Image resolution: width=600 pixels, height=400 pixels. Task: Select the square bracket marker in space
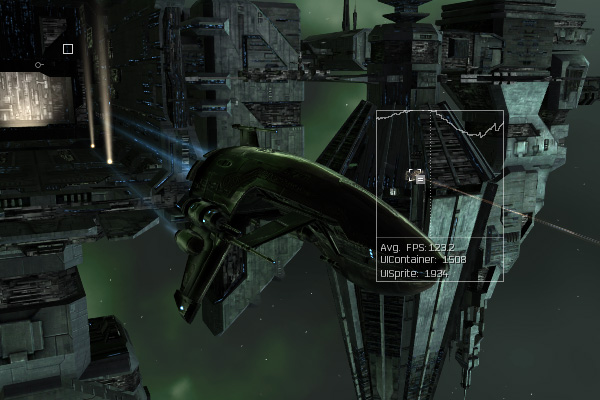point(68,48)
